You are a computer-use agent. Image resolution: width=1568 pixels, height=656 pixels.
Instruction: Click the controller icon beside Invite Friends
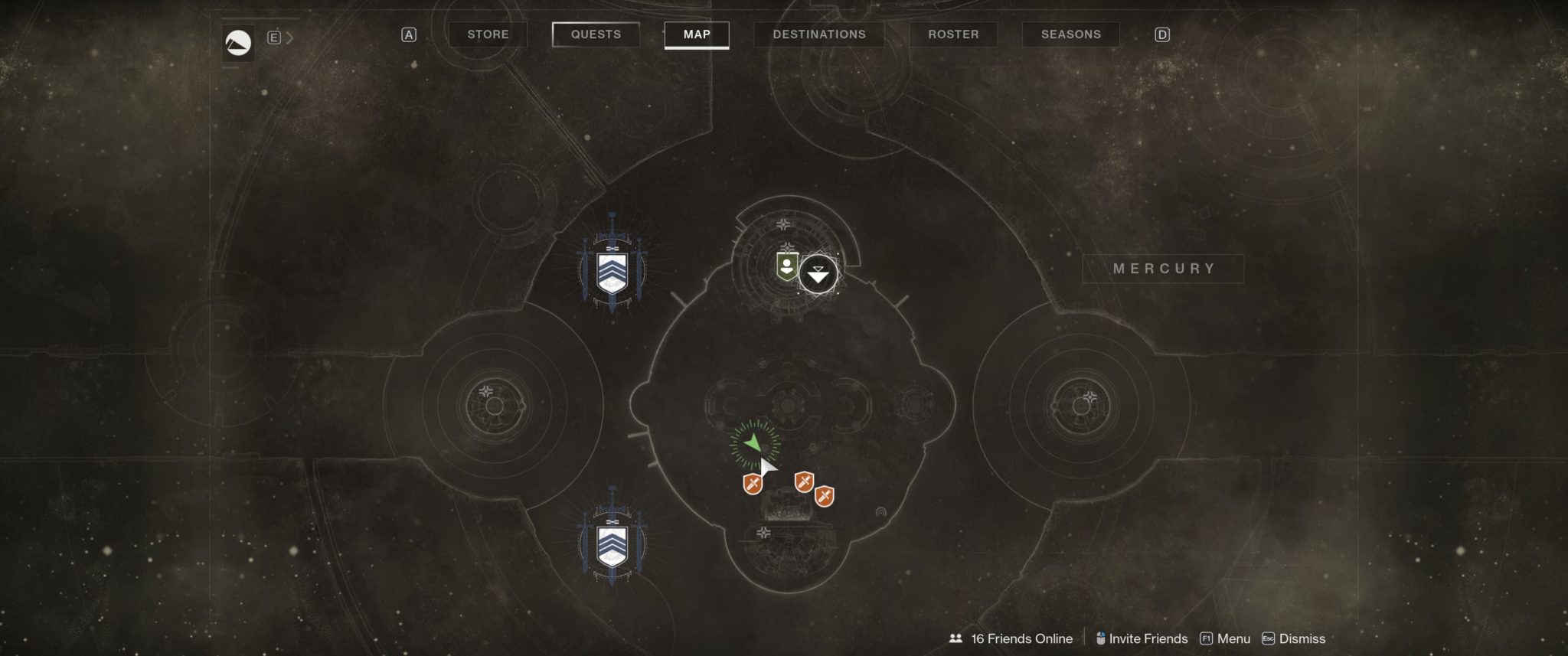point(1101,637)
